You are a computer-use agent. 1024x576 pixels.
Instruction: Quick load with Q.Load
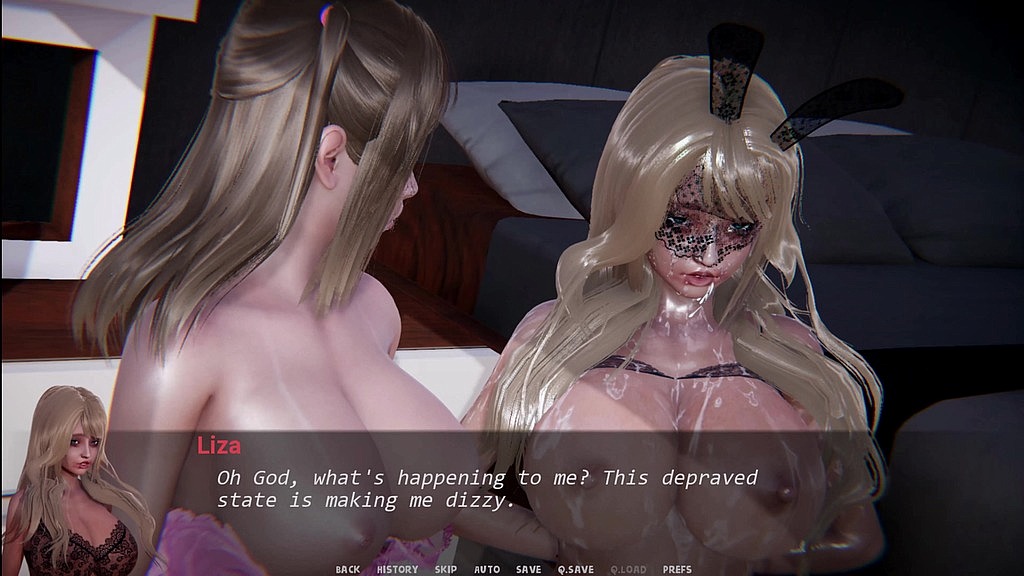coord(626,569)
